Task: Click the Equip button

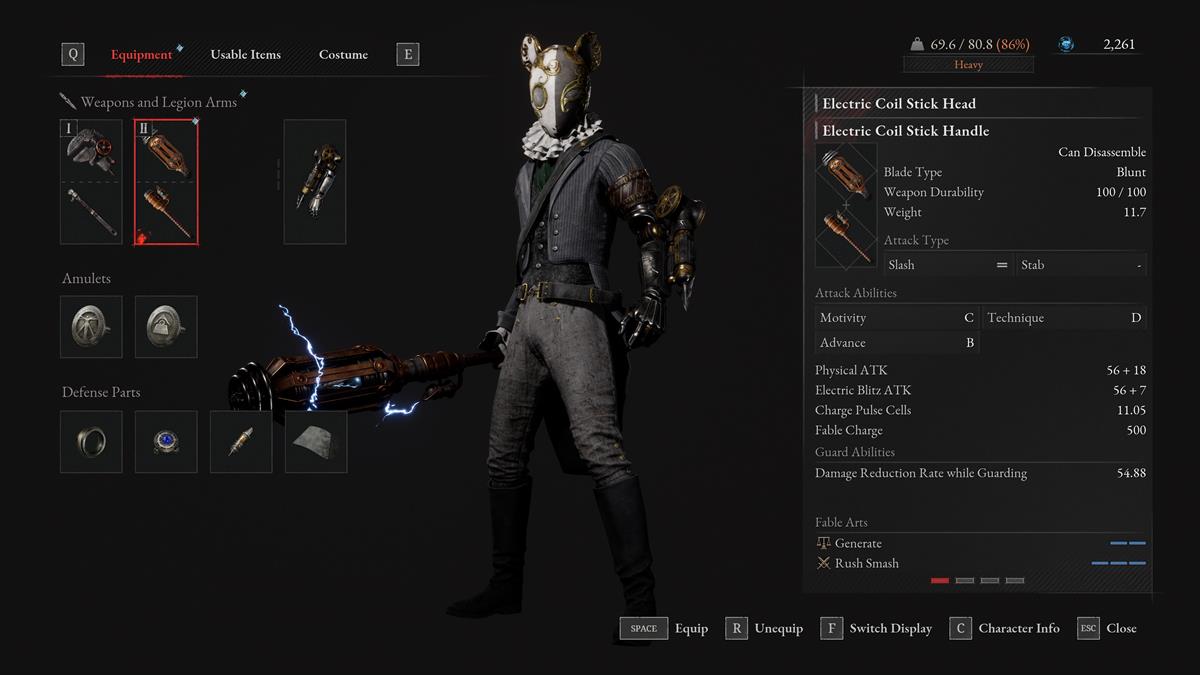Action: [x=664, y=628]
